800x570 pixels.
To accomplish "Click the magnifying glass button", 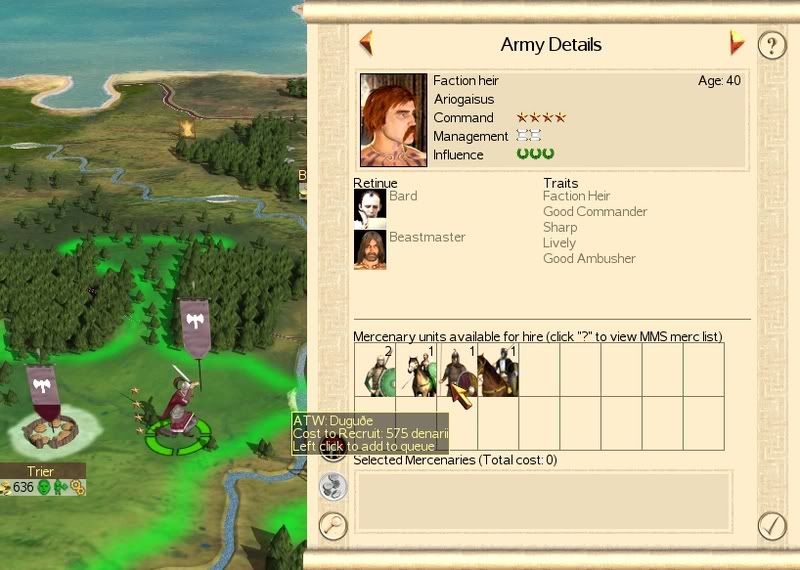I will [x=332, y=525].
